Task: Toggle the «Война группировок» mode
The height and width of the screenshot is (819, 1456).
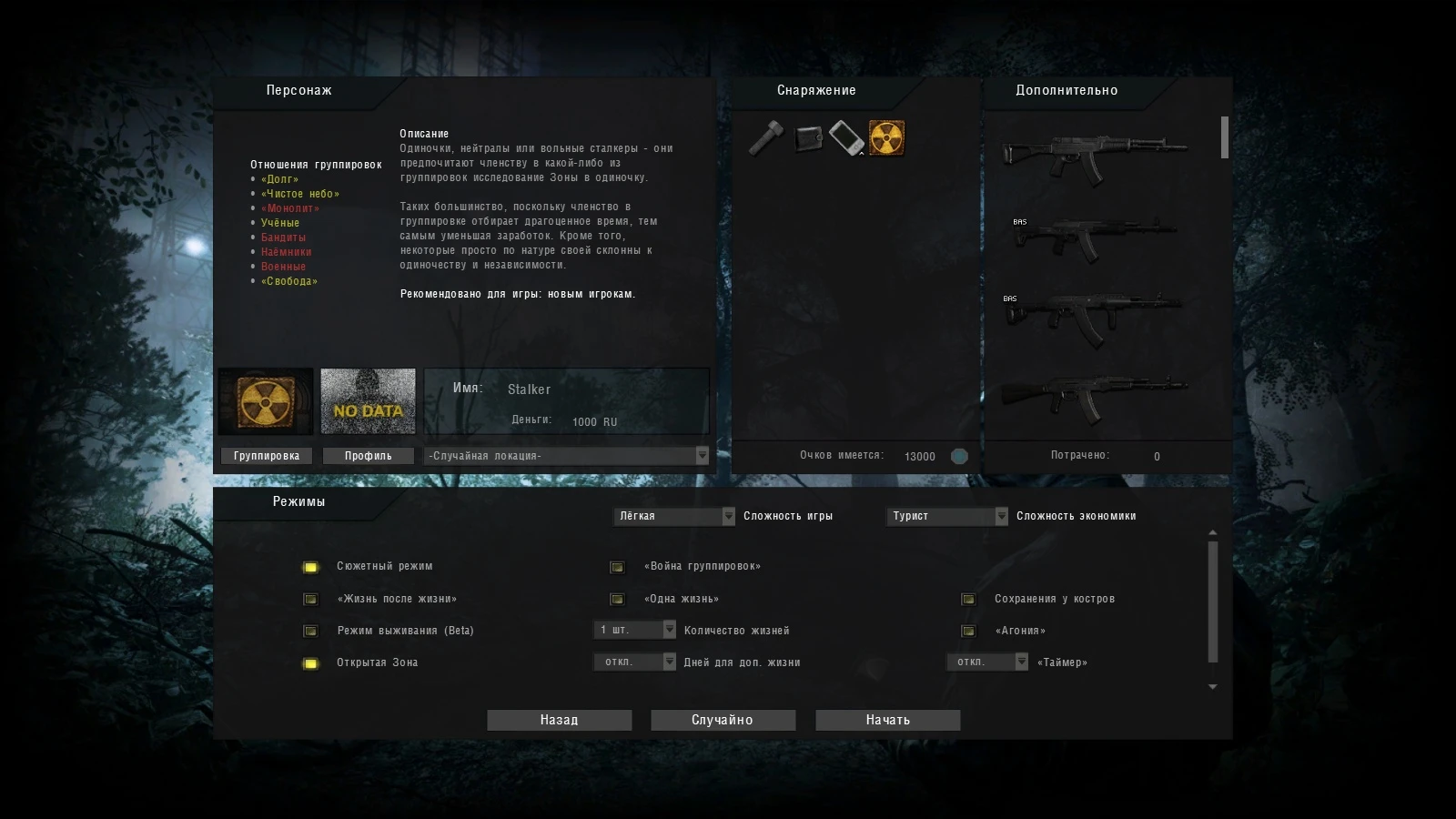Action: point(617,566)
